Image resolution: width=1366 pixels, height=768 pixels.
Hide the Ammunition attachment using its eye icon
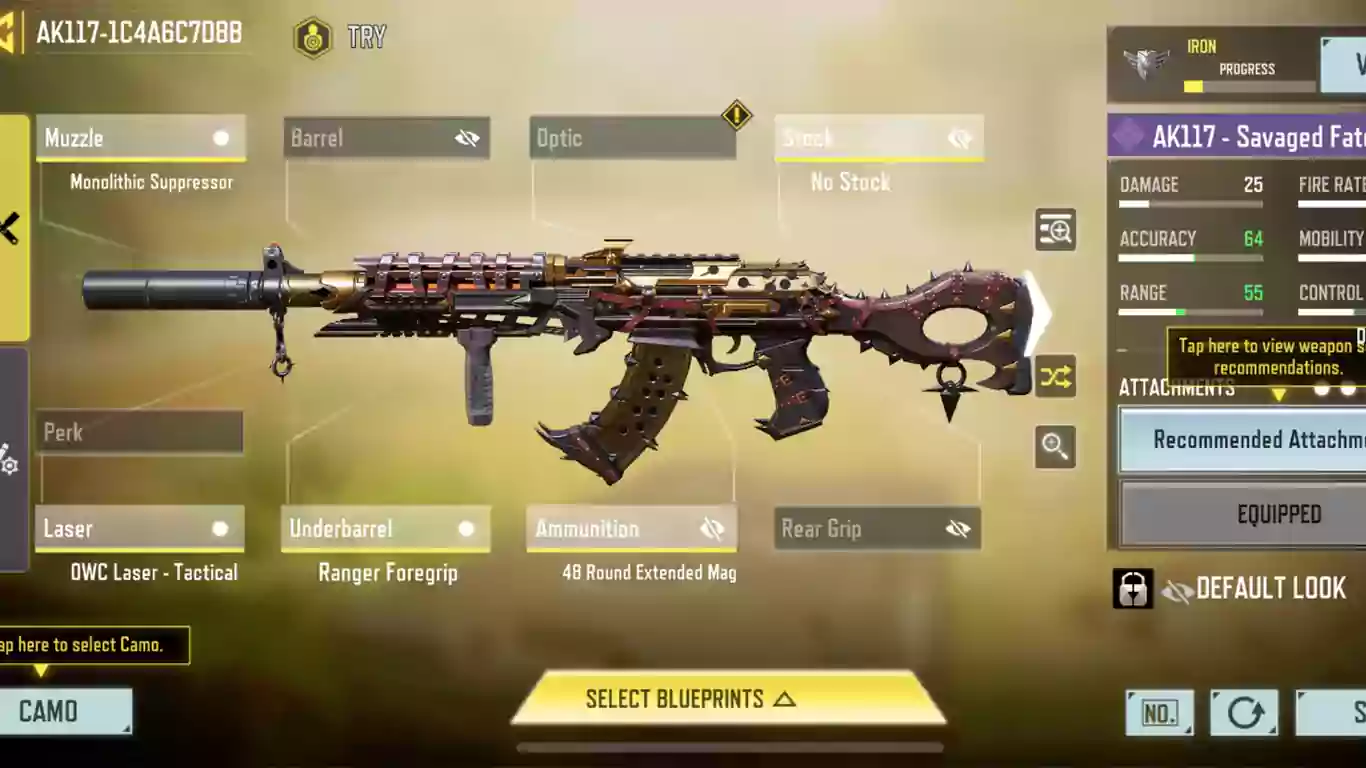click(712, 529)
